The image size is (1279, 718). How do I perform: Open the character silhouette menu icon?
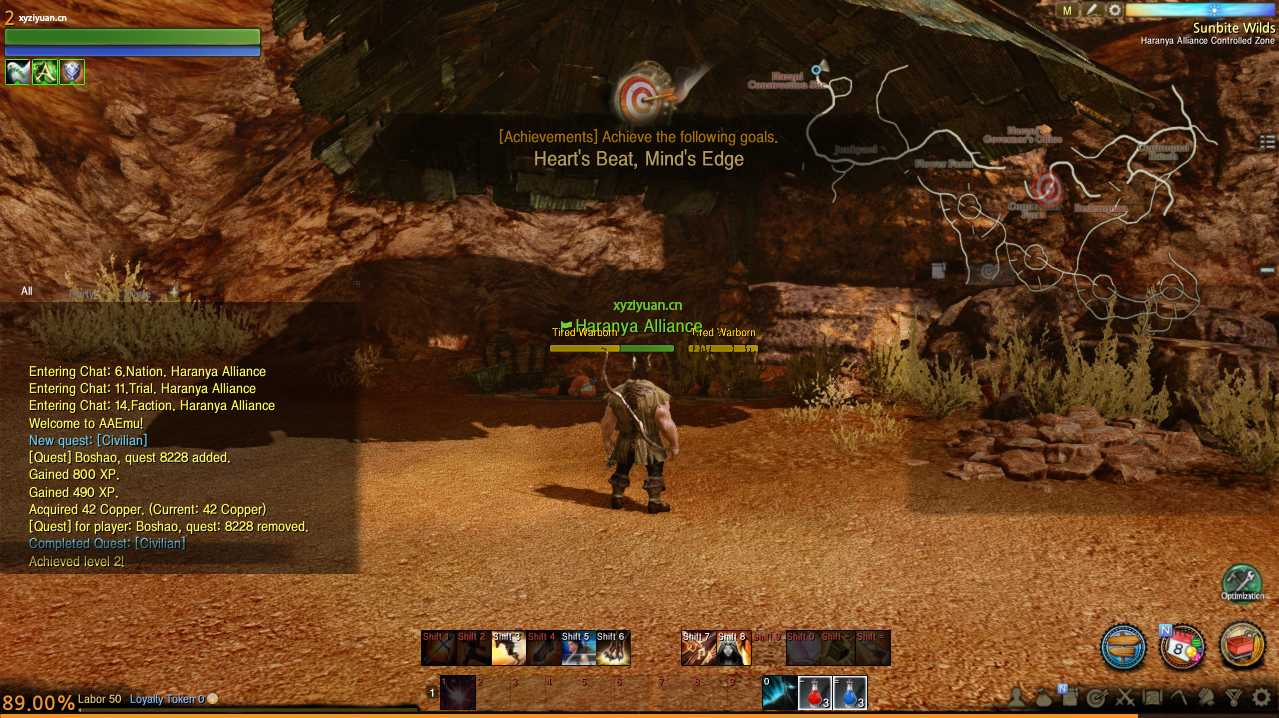coord(1017,697)
